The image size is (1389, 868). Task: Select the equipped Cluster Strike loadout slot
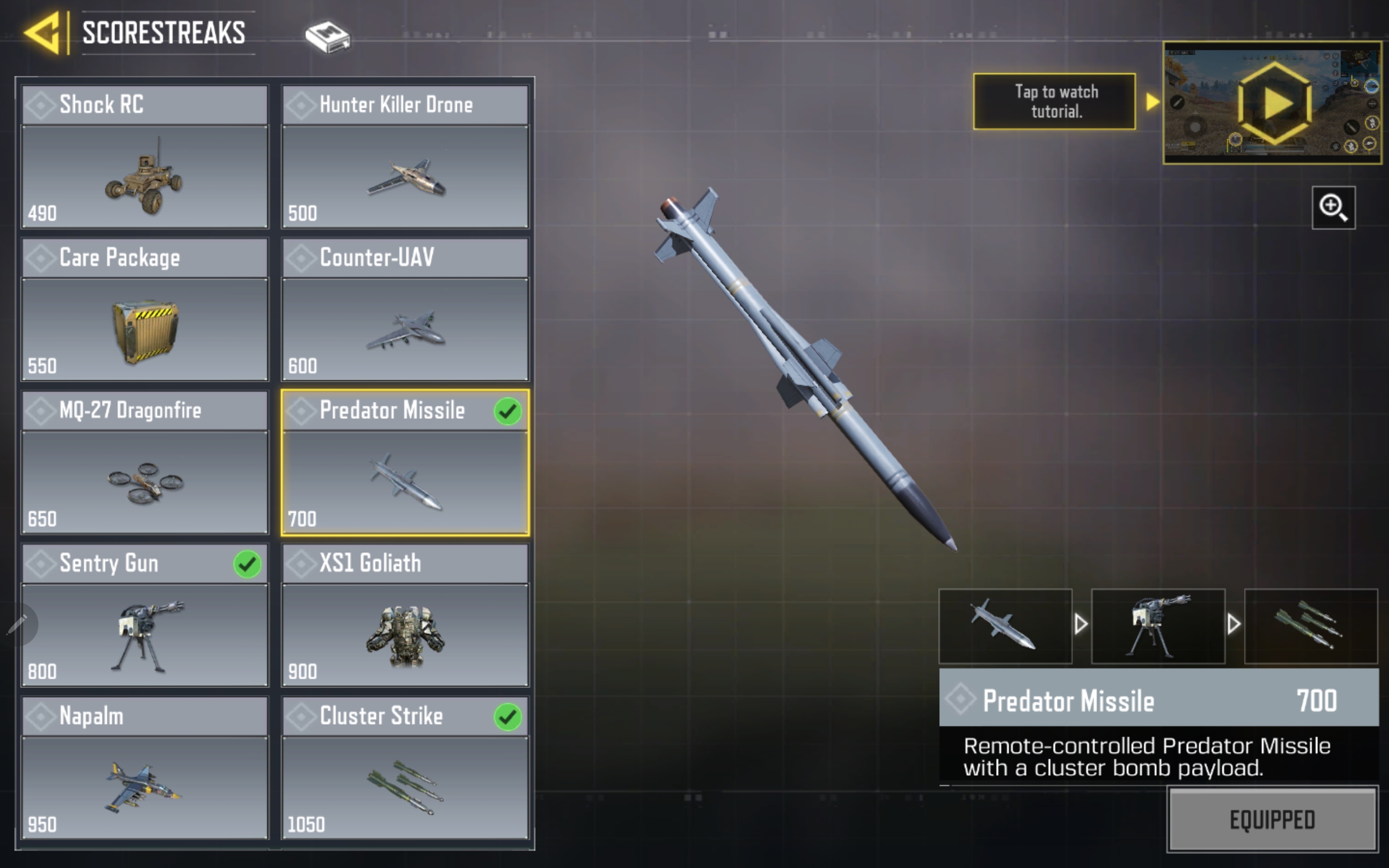point(1310,626)
